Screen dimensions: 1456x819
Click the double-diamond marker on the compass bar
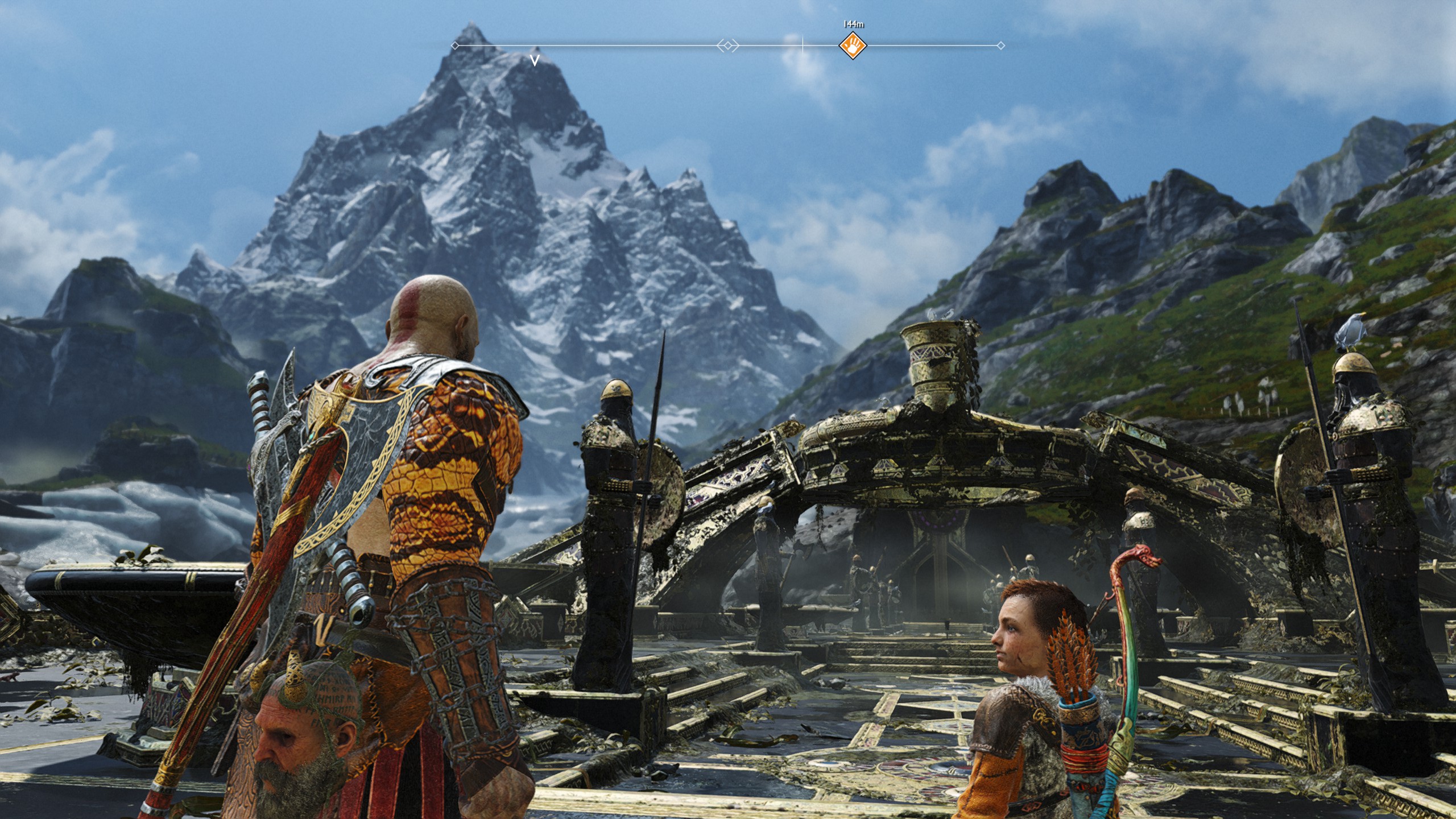pyautogui.click(x=727, y=45)
